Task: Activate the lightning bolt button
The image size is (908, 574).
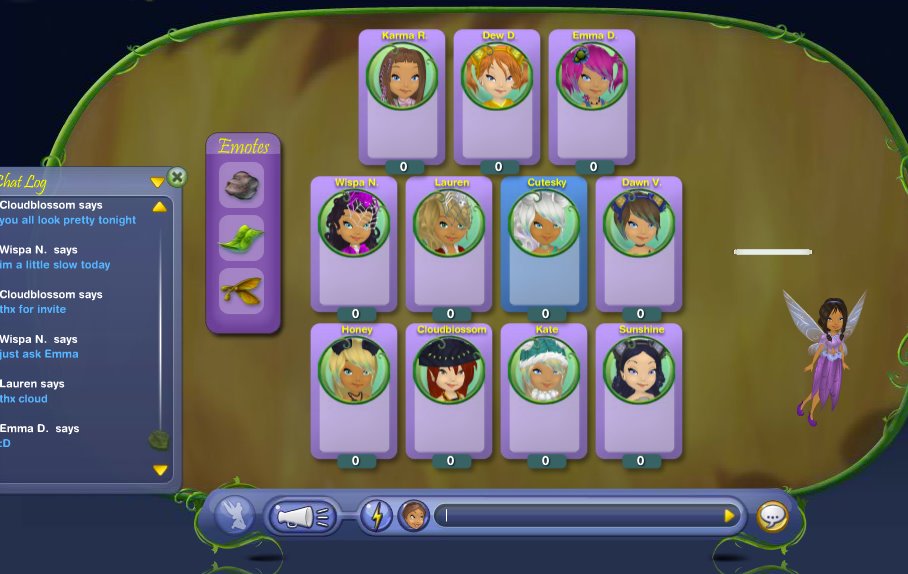Action: (x=376, y=516)
